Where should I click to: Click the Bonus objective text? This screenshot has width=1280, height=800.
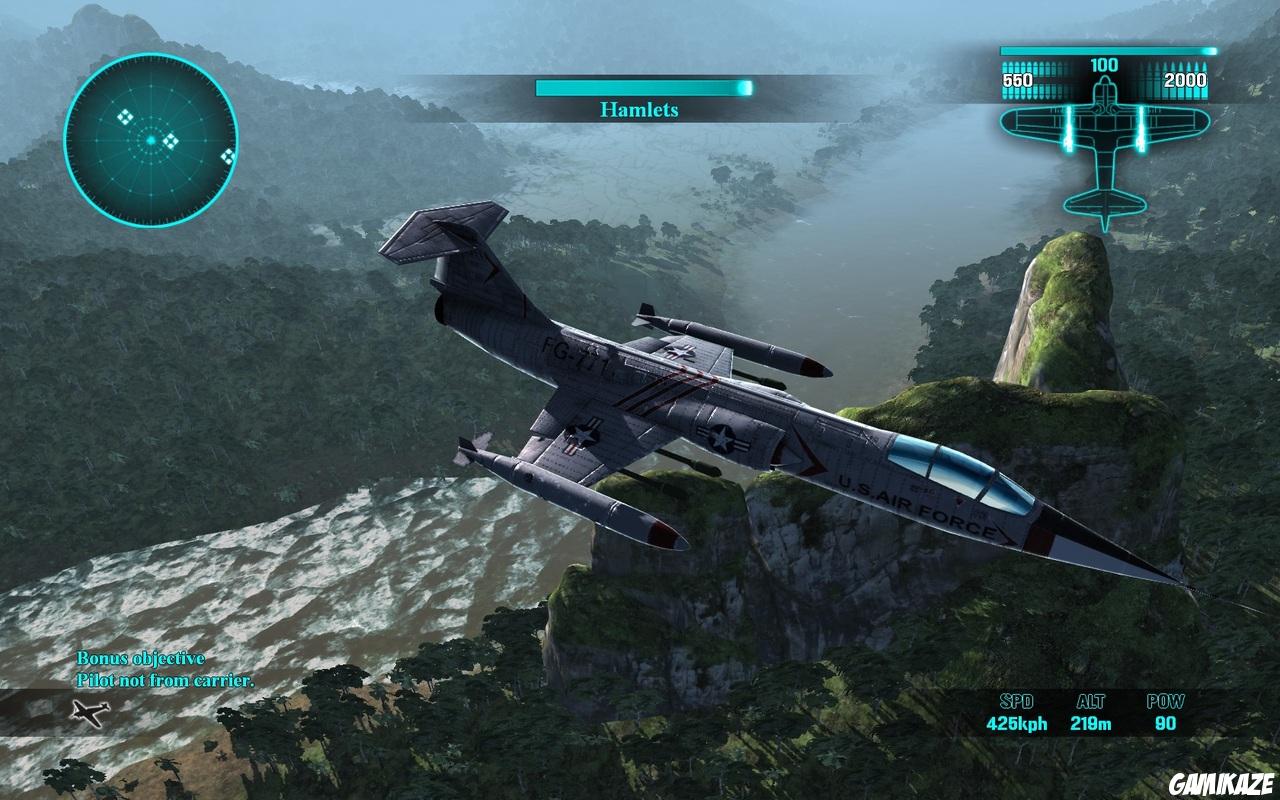[x=140, y=659]
